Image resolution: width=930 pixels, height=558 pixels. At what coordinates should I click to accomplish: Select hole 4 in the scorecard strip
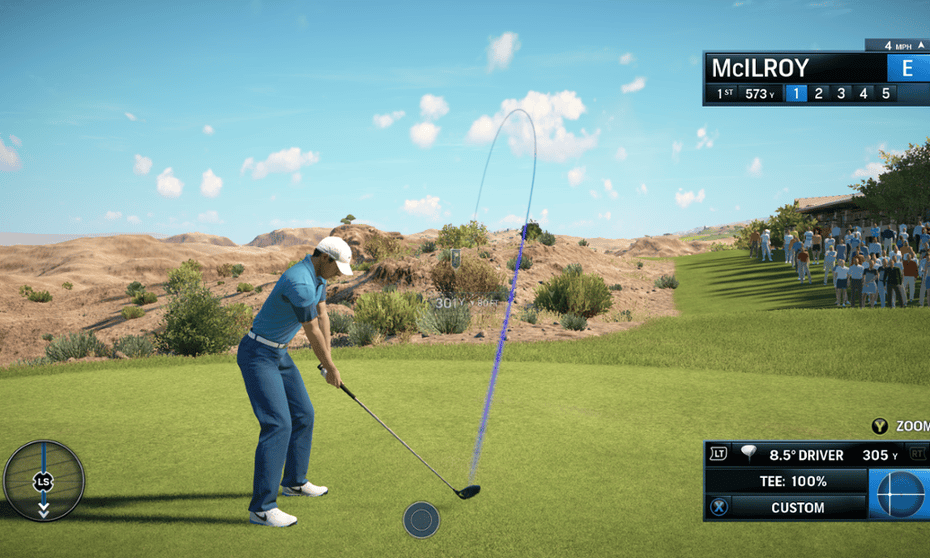(x=863, y=94)
